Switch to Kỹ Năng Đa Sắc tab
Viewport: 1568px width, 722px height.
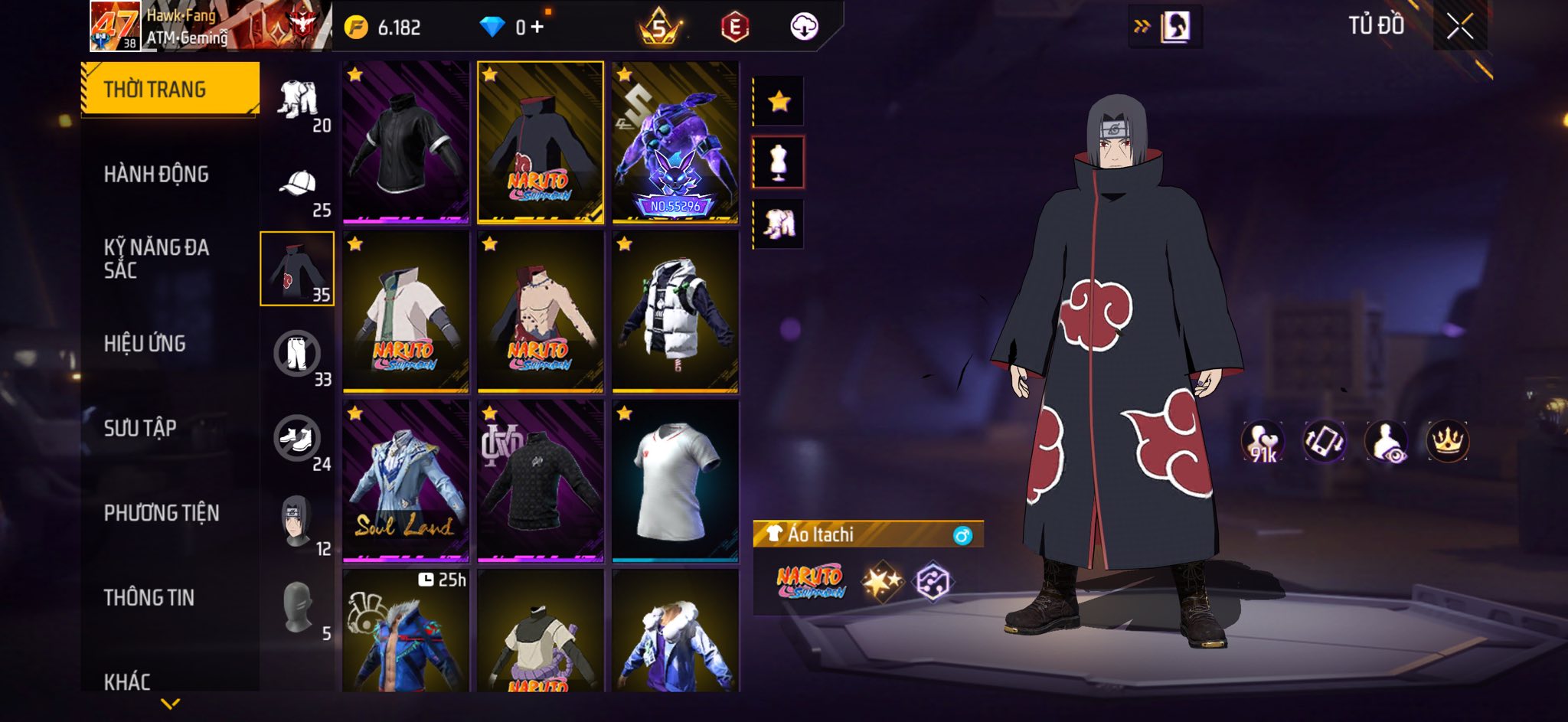click(x=156, y=259)
